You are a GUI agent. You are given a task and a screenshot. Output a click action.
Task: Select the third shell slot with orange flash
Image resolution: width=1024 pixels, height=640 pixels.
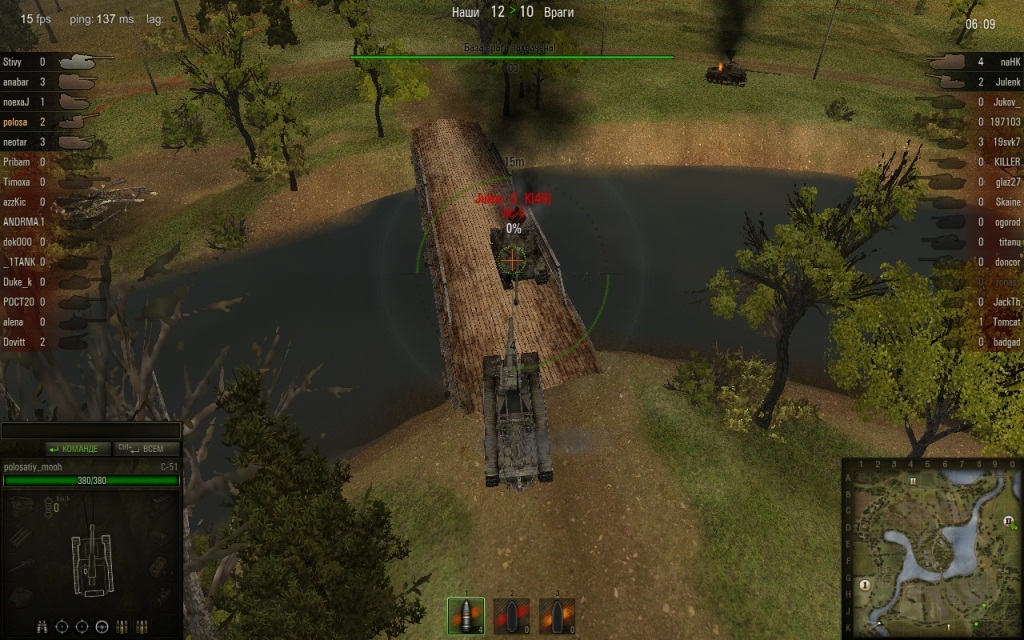coord(557,615)
